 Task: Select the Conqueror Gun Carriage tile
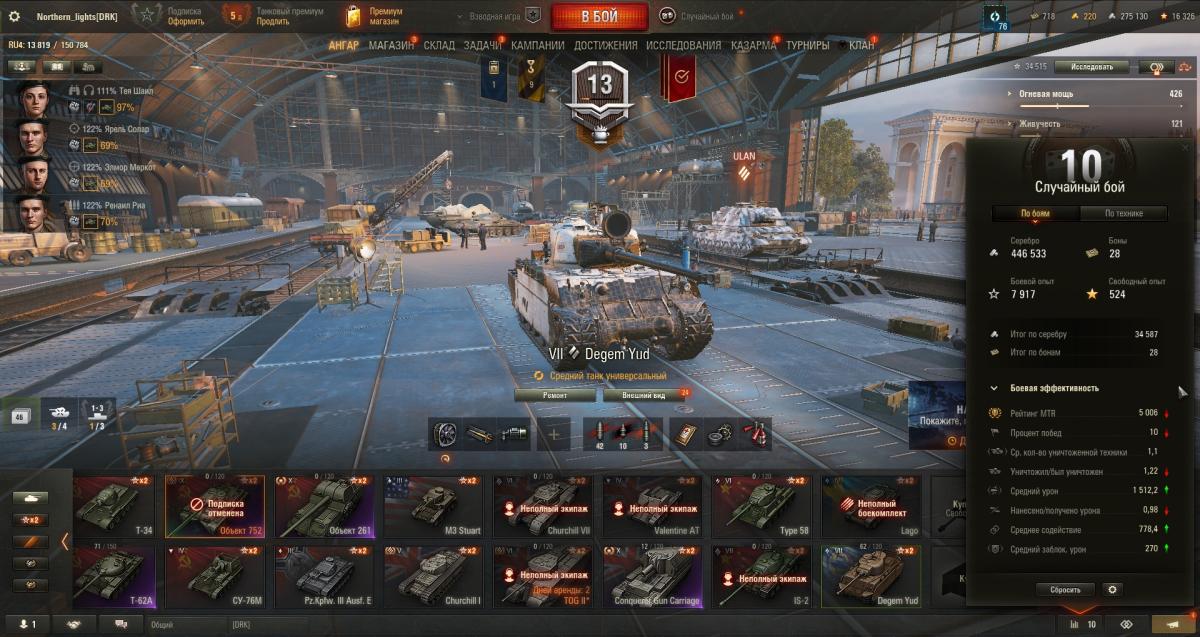pos(651,576)
